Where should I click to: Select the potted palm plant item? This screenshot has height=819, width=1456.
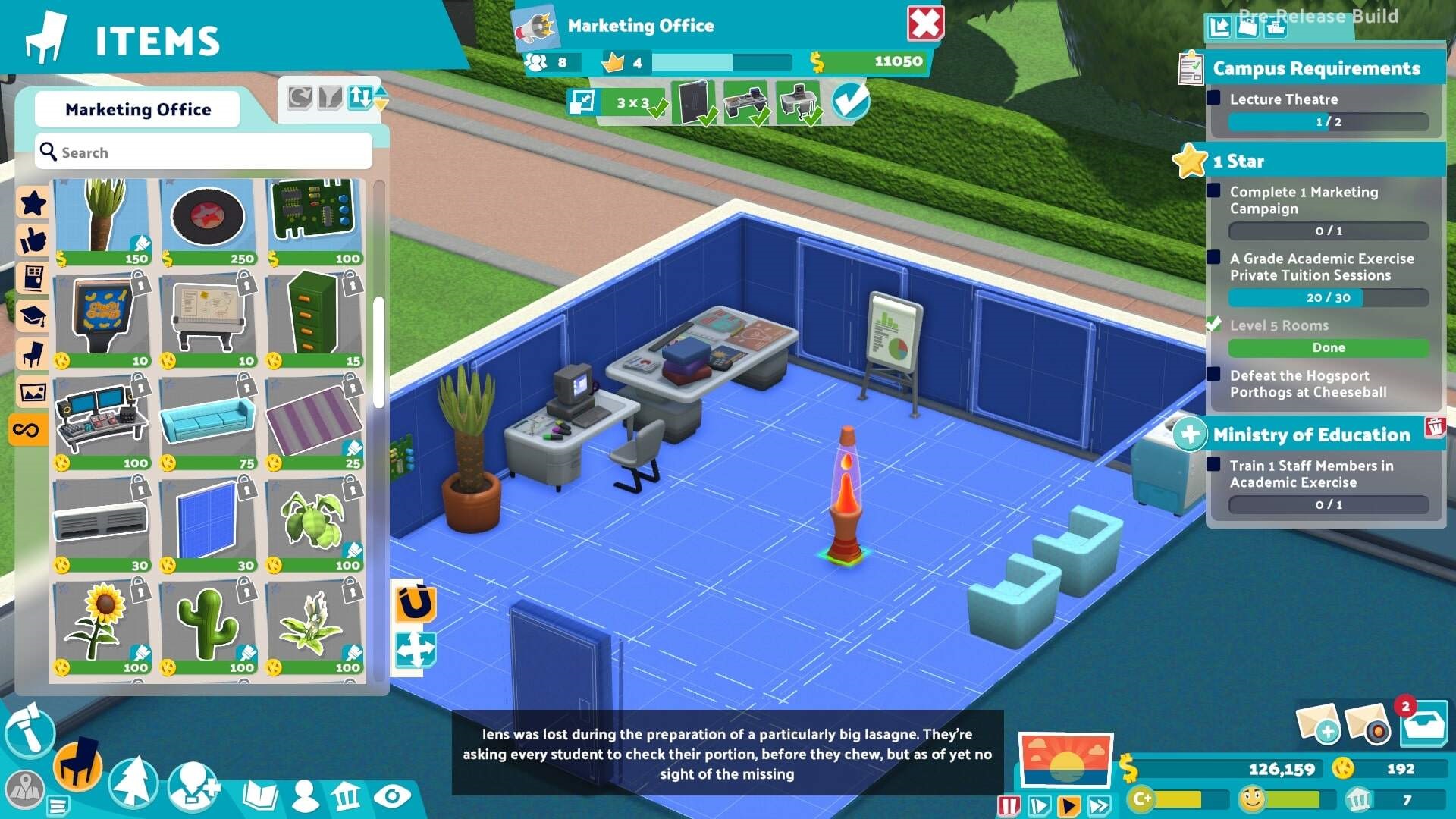(102, 220)
